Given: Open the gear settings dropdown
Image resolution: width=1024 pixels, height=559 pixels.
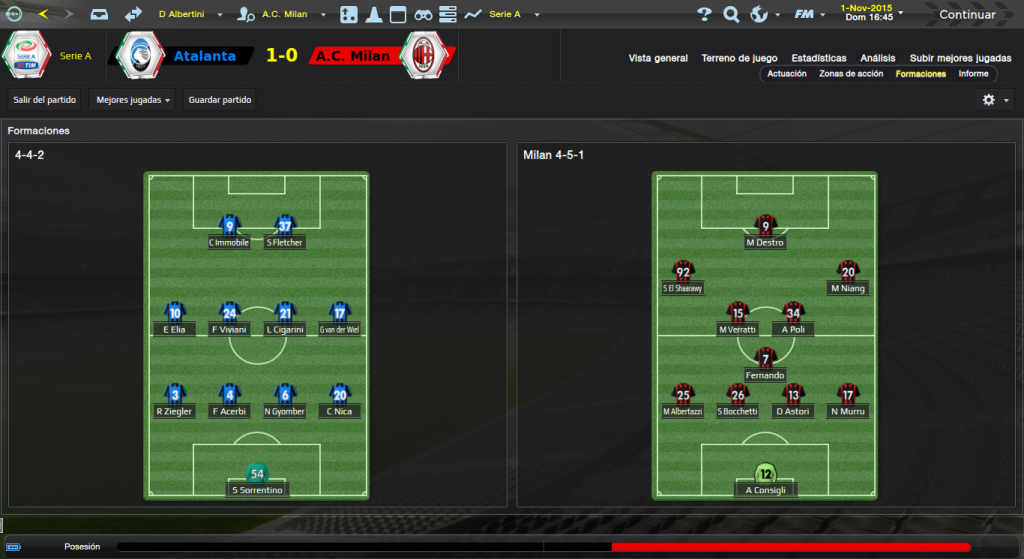Looking at the screenshot, I should [x=995, y=100].
